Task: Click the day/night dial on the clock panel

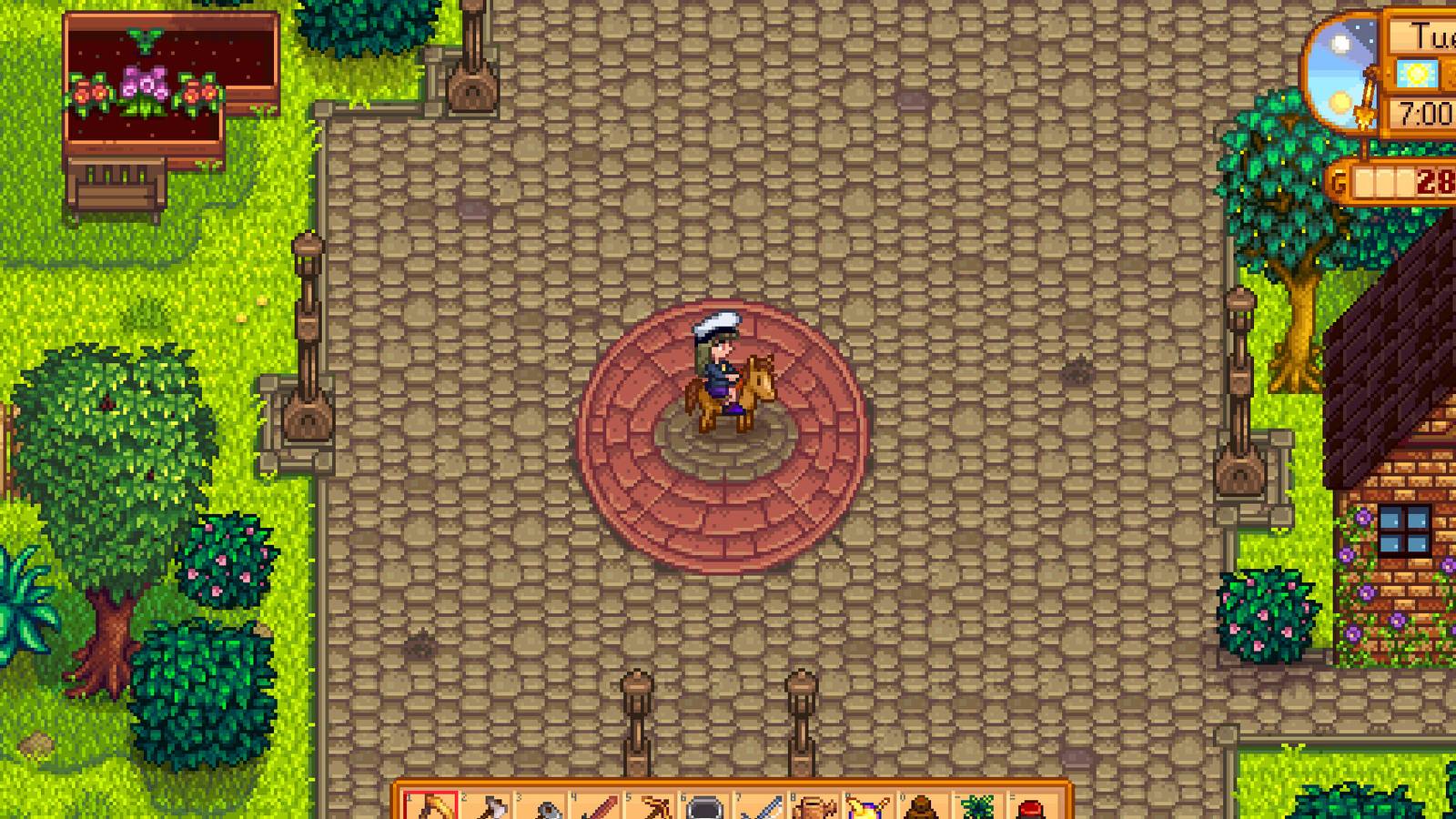Action: tap(1342, 73)
